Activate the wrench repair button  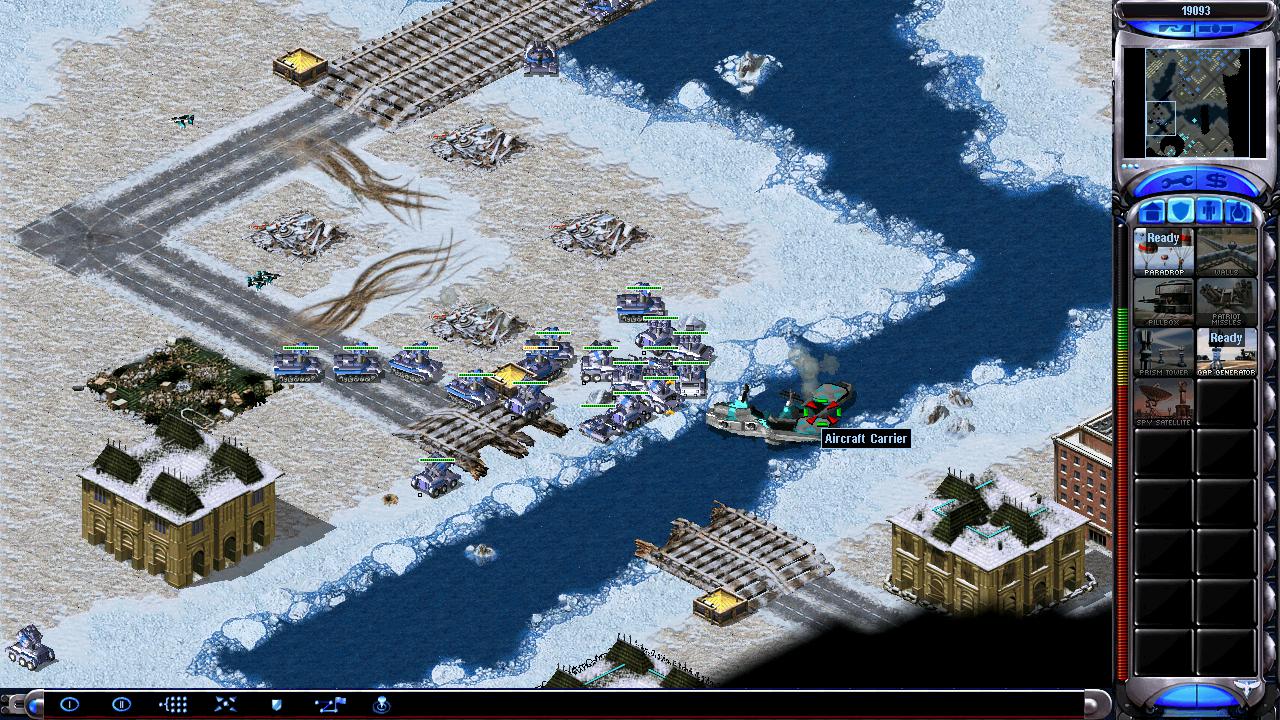[x=1175, y=182]
